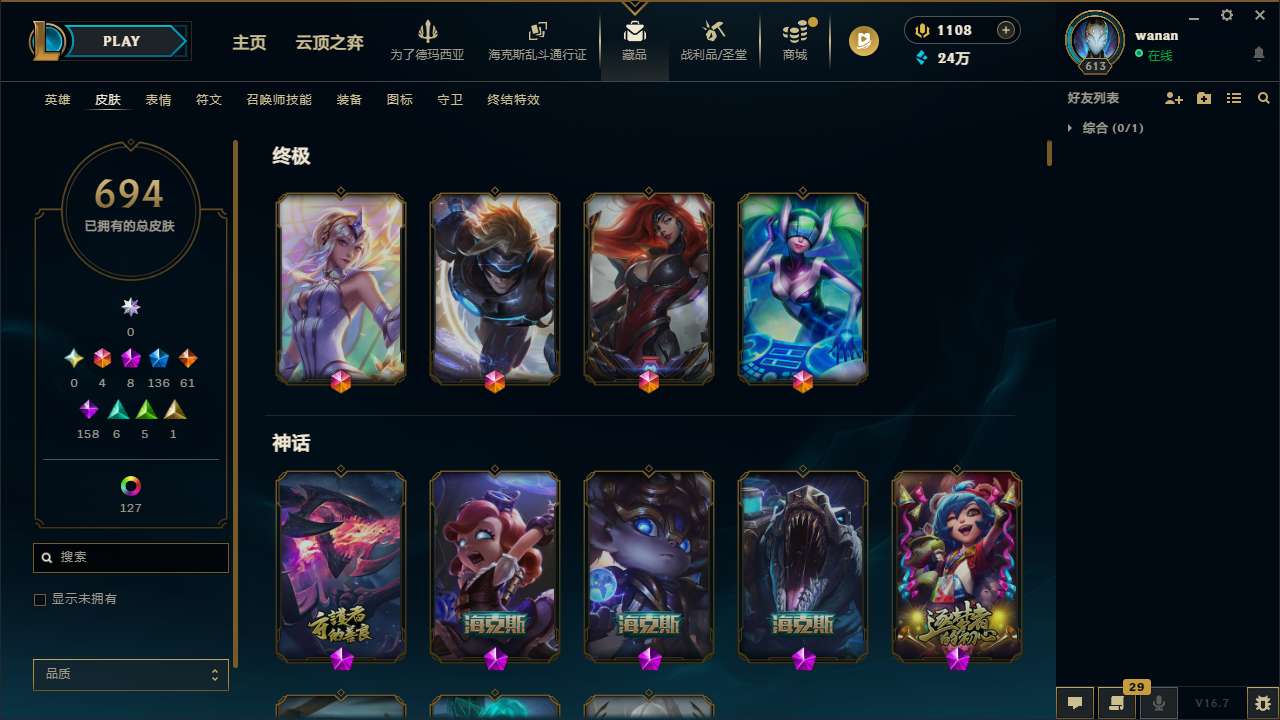This screenshot has width=1280, height=720.
Task: Select the friend list view options icon
Action: (x=1234, y=98)
